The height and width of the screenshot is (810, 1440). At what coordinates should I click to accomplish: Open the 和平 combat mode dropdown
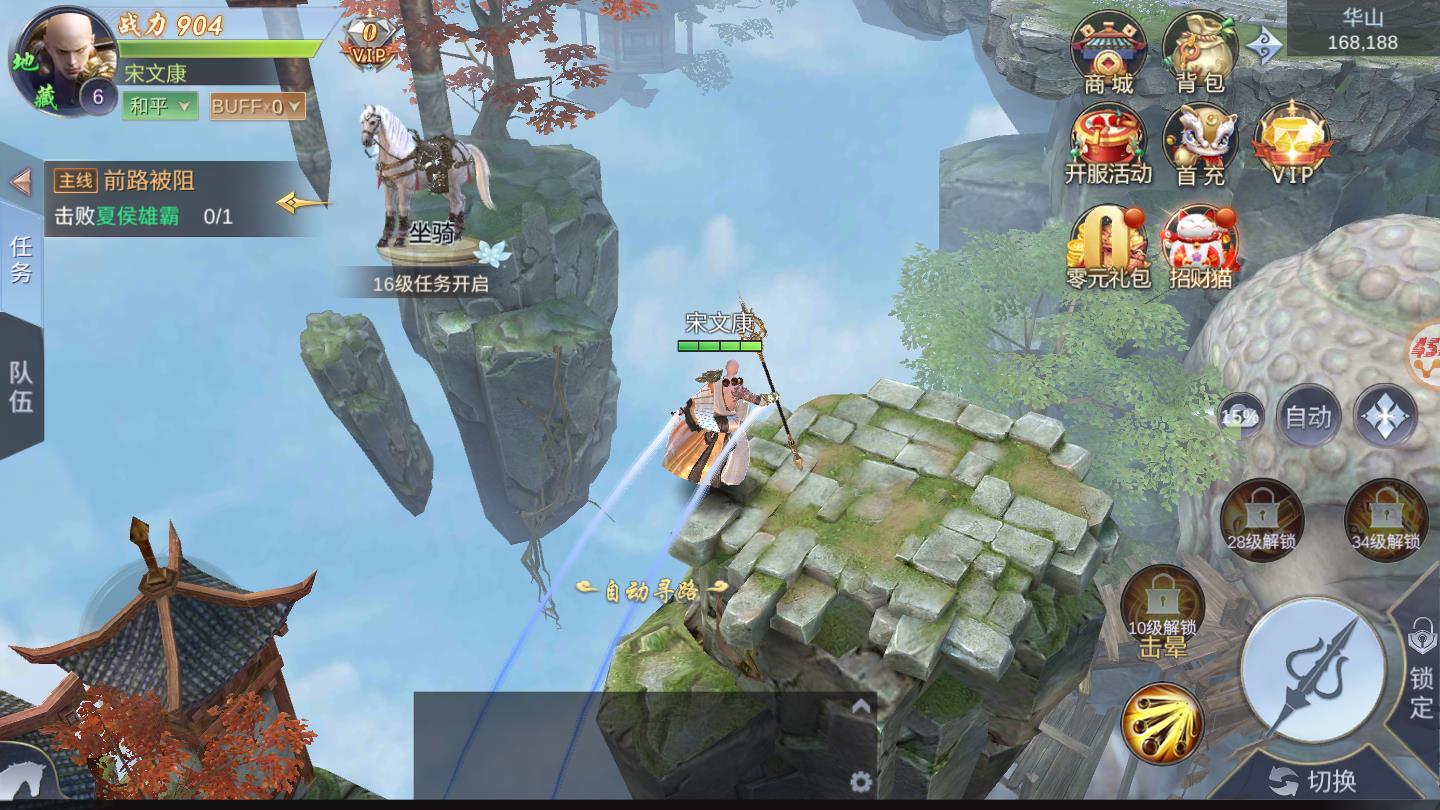pos(160,106)
